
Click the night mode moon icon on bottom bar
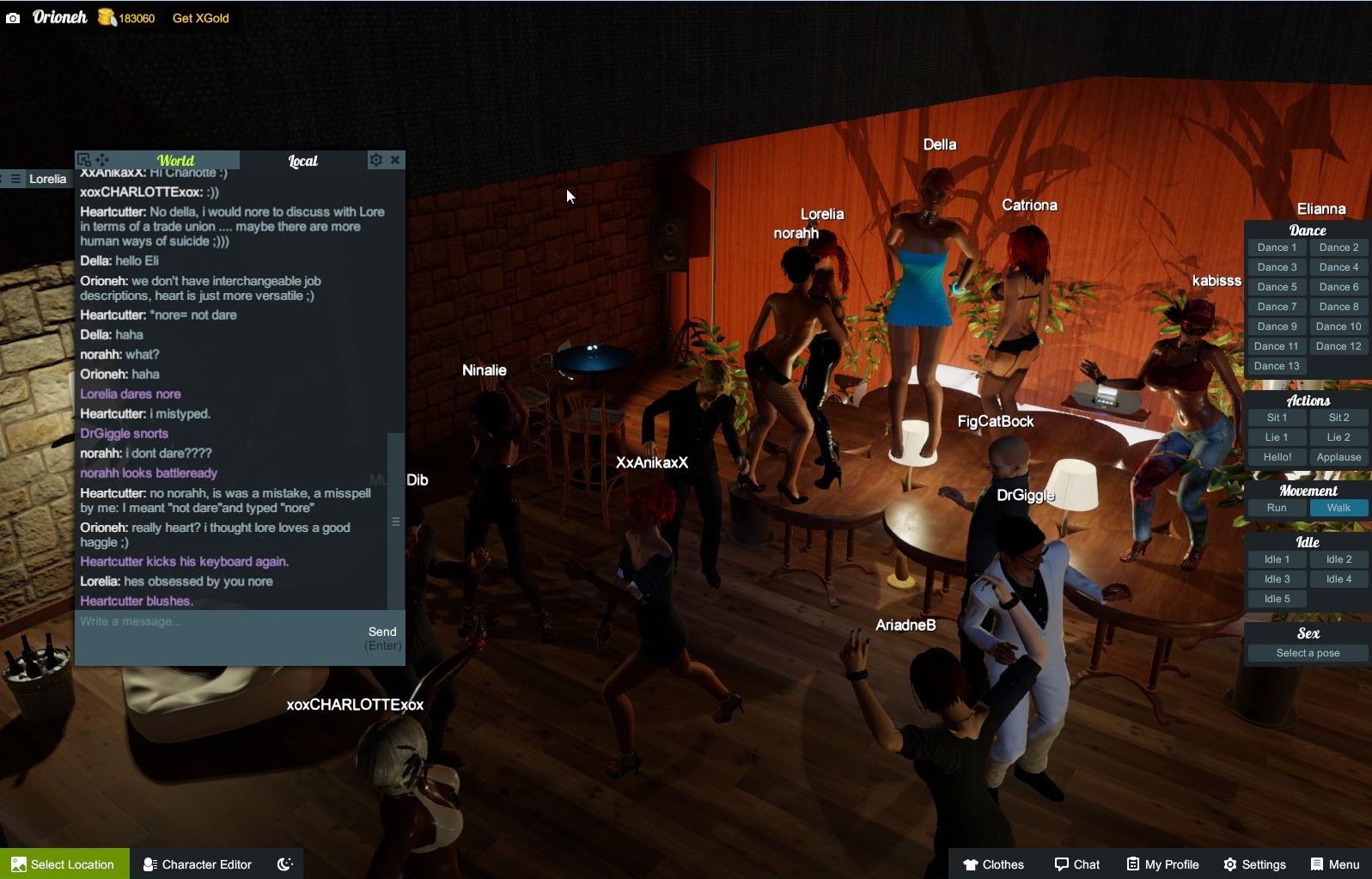coord(284,864)
